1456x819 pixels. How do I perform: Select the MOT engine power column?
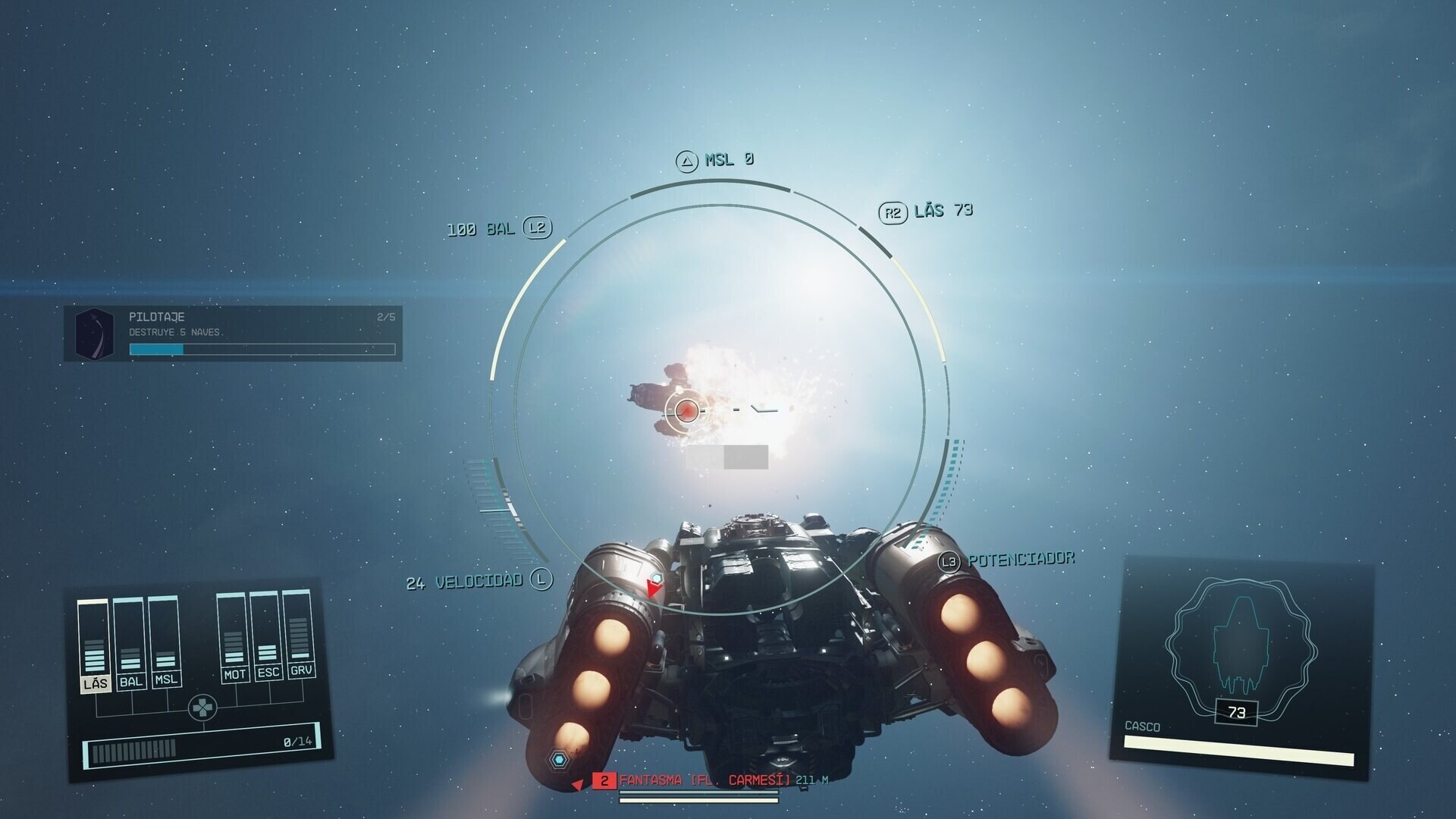coord(234,638)
